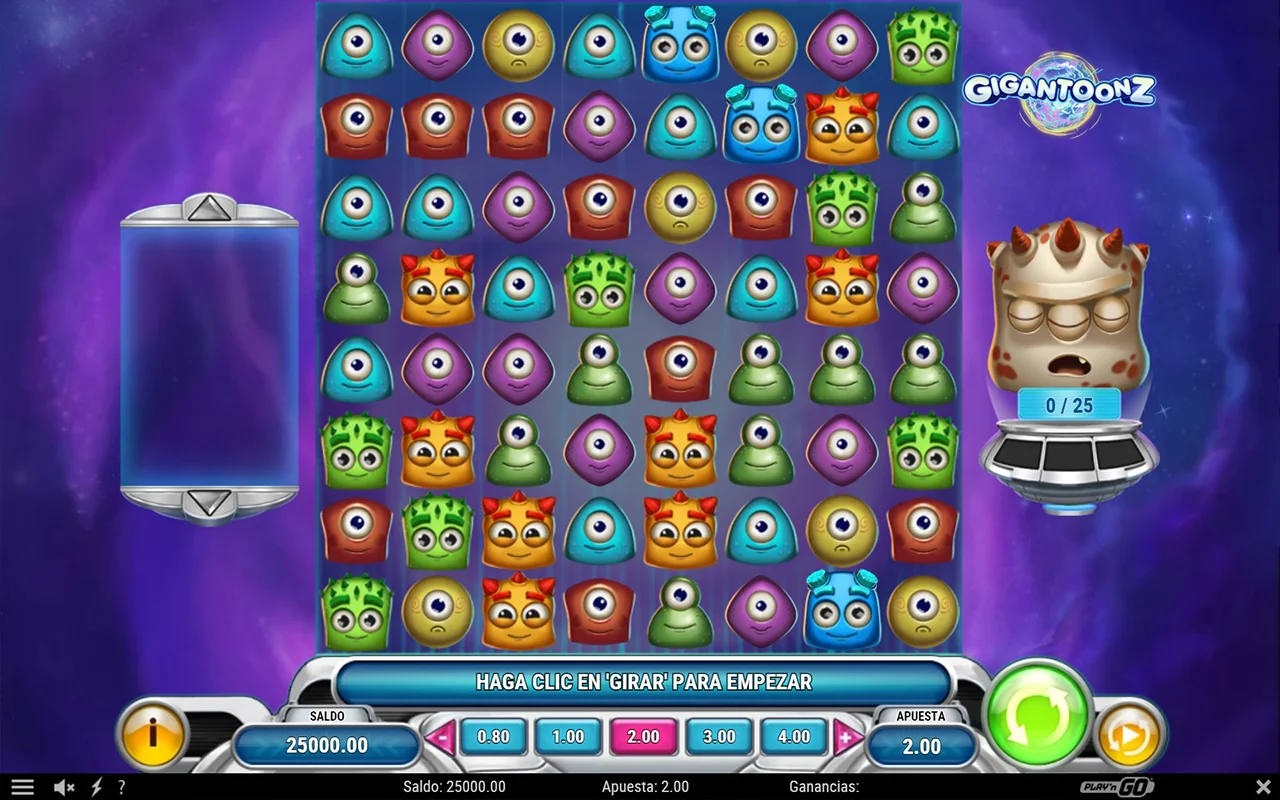Viewport: 1280px width, 800px height.
Task: Set the bet to 3.00
Action: (719, 737)
